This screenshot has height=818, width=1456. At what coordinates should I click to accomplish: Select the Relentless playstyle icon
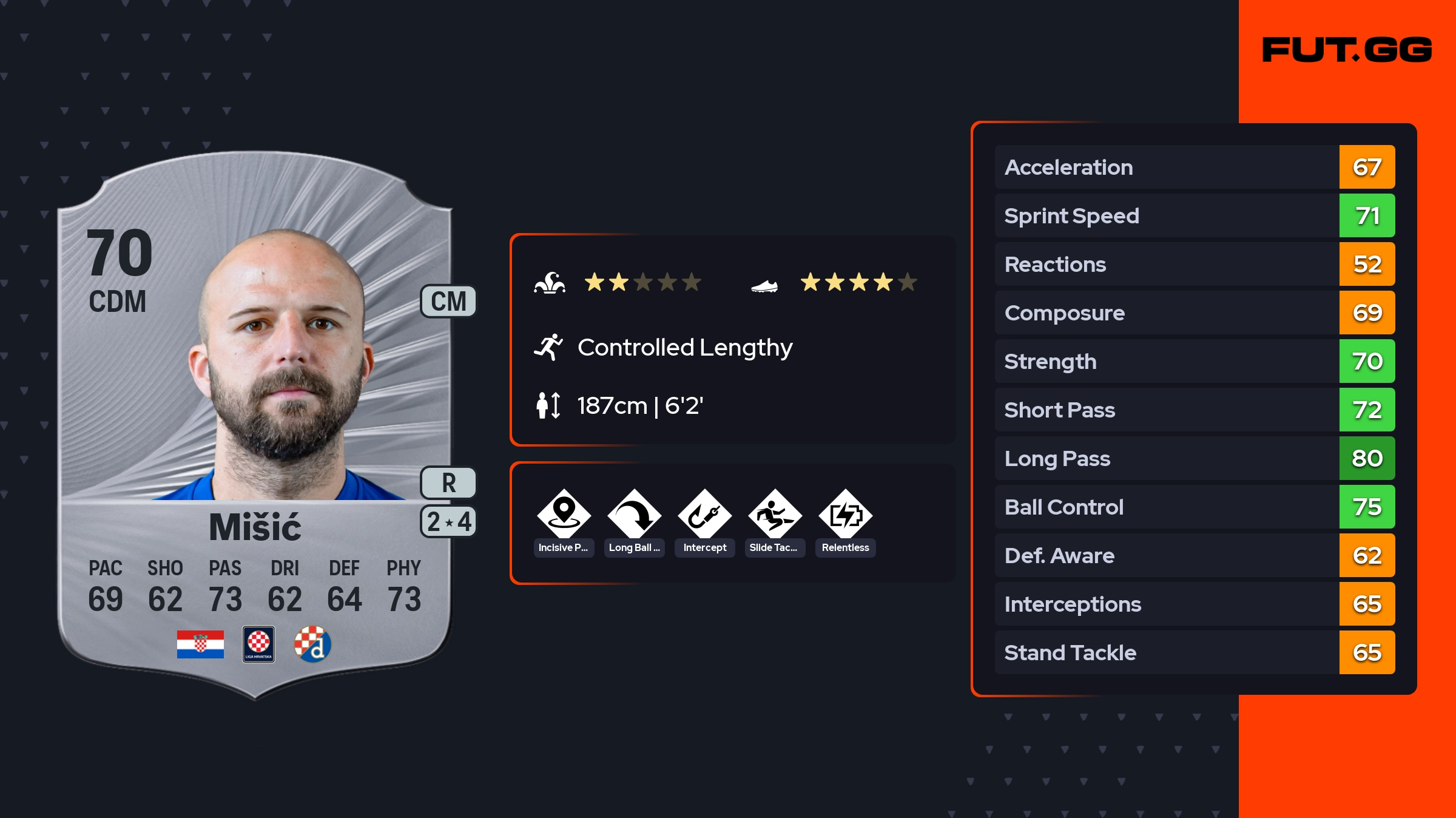pos(845,516)
